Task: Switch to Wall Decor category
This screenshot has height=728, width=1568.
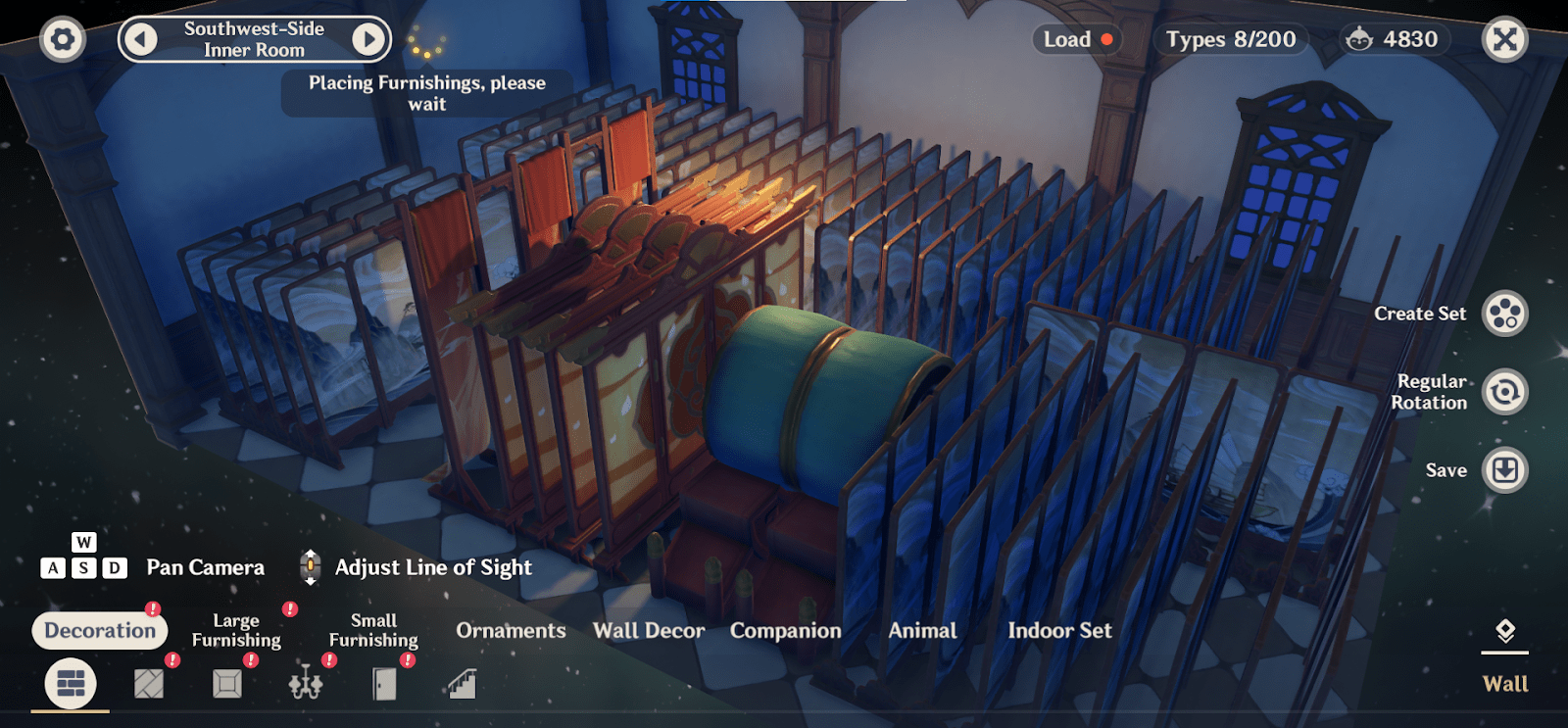Action: (x=649, y=630)
